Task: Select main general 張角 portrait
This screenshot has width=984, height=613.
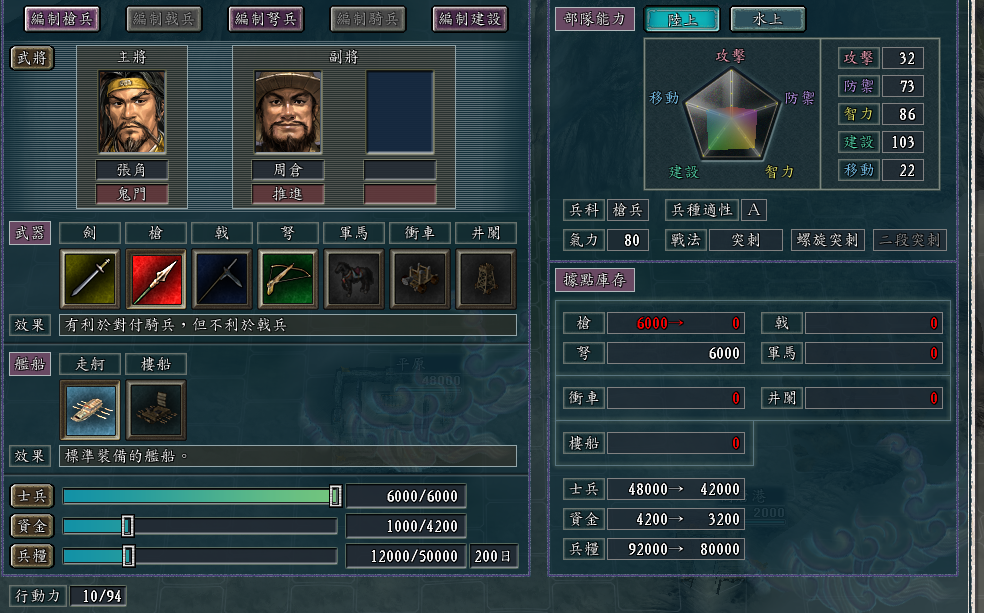Action: click(131, 111)
